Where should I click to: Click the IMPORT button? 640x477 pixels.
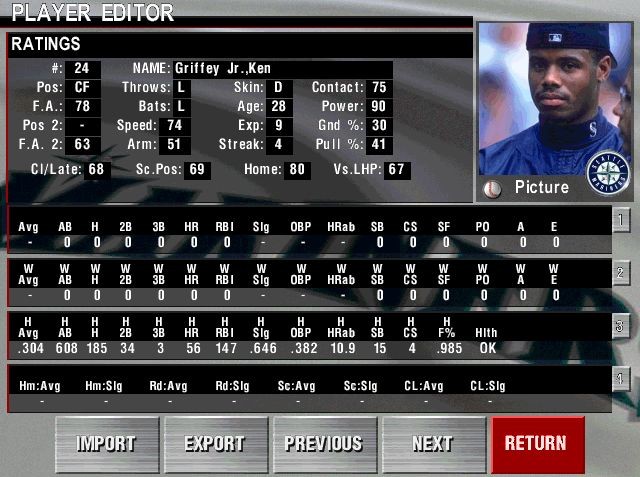[x=106, y=443]
